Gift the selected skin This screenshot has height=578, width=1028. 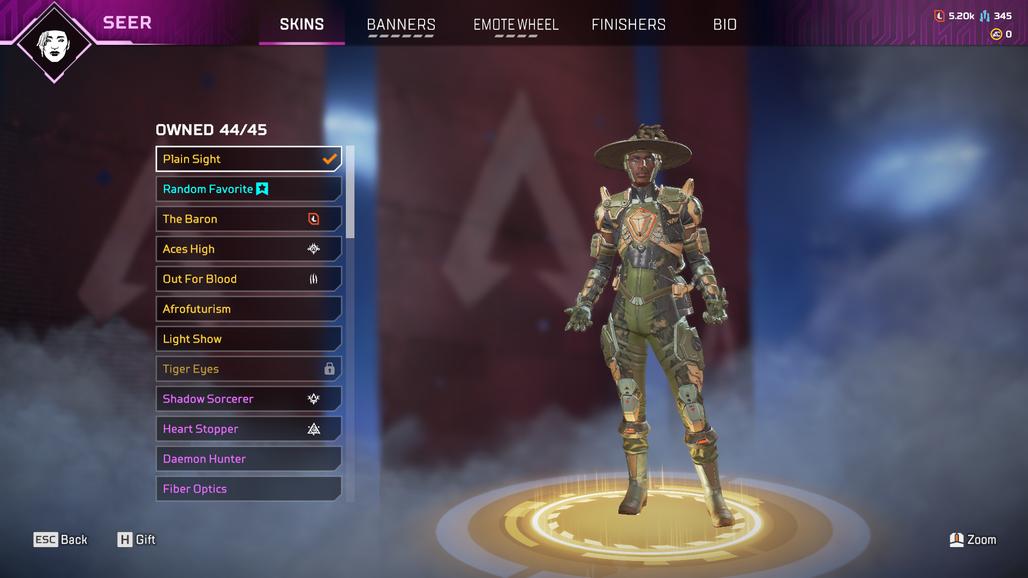(137, 540)
